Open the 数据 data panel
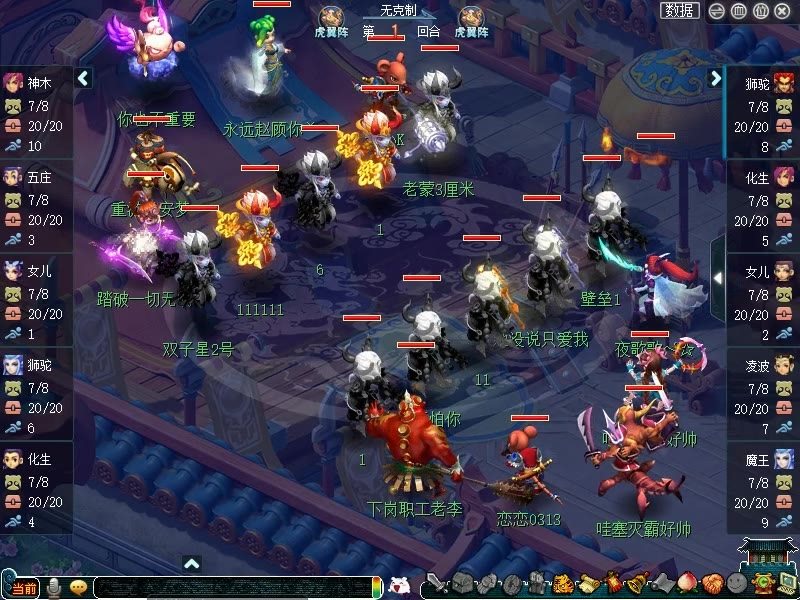 pyautogui.click(x=681, y=10)
